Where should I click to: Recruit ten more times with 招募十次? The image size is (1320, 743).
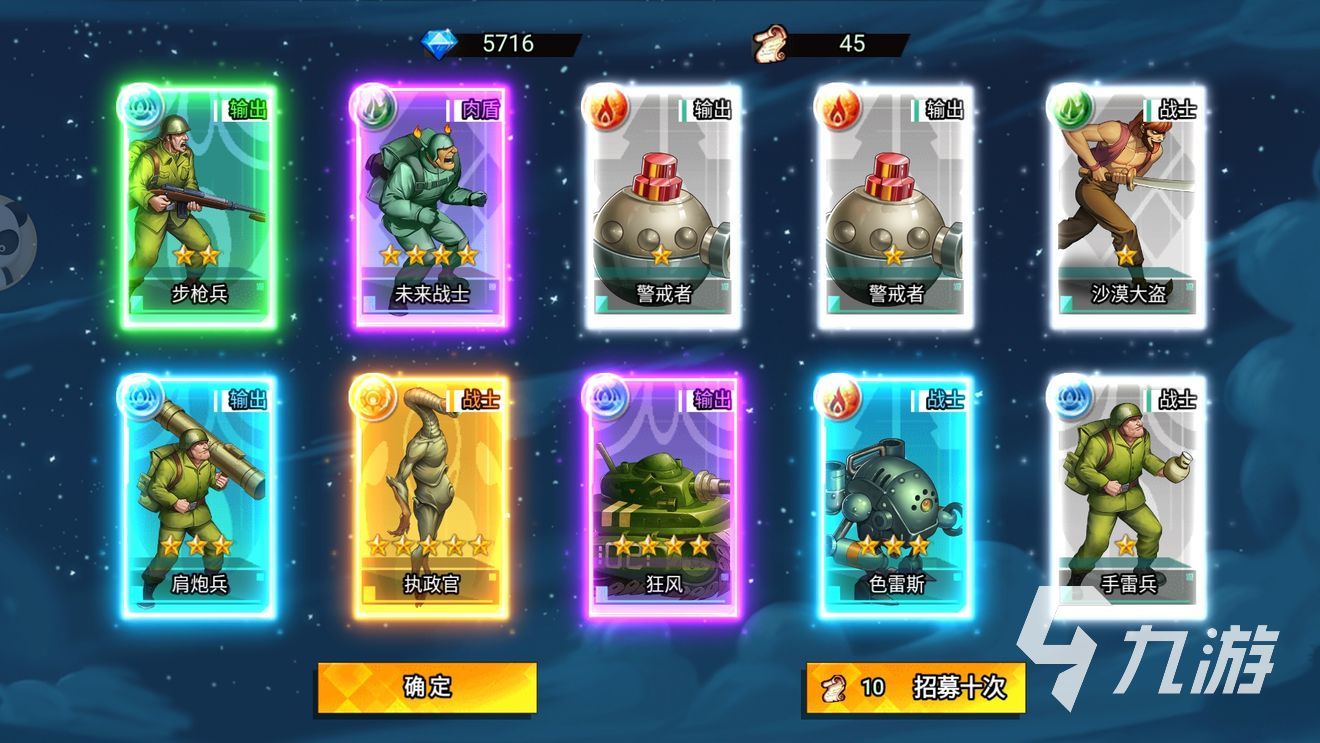click(x=915, y=687)
